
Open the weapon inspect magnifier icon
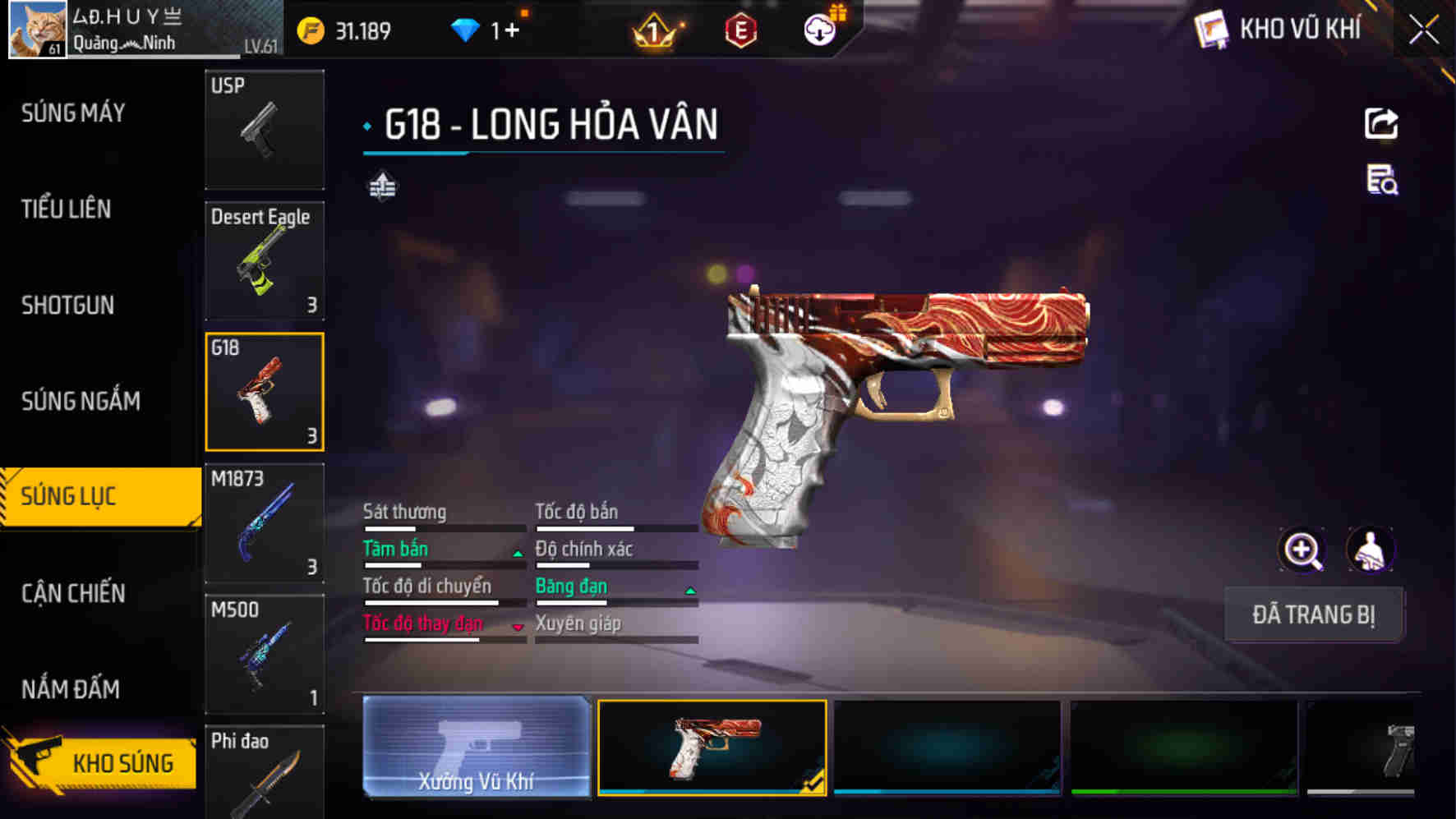pyautogui.click(x=1301, y=551)
